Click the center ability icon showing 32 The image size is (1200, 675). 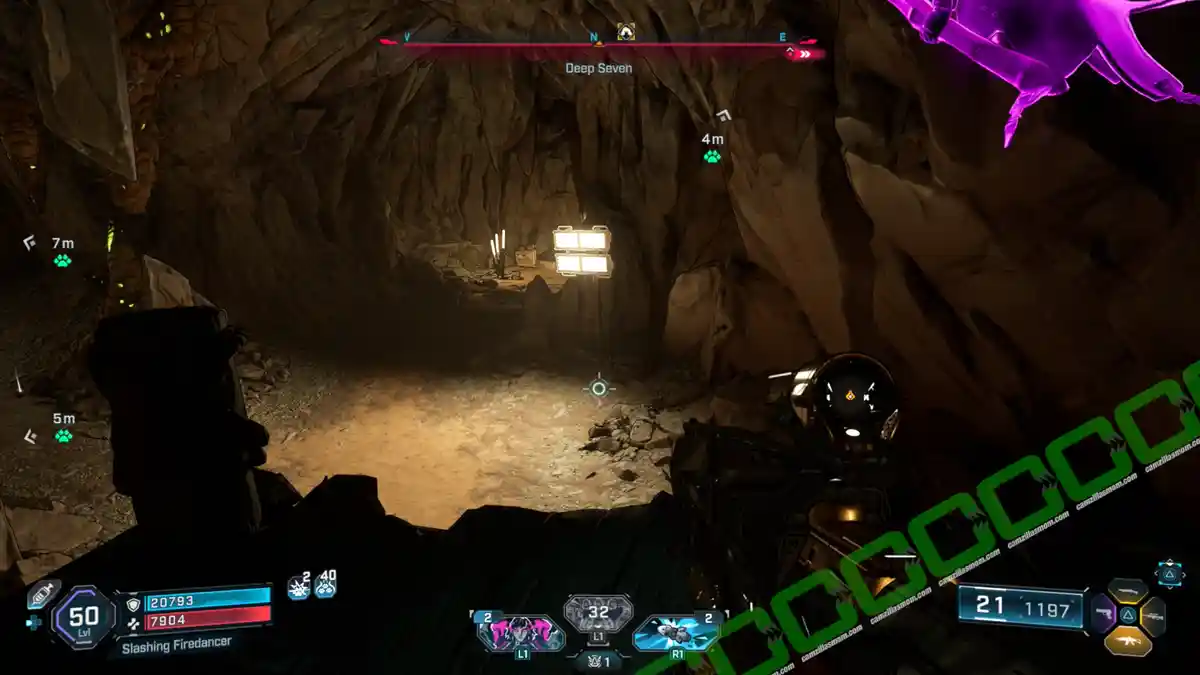pos(598,614)
